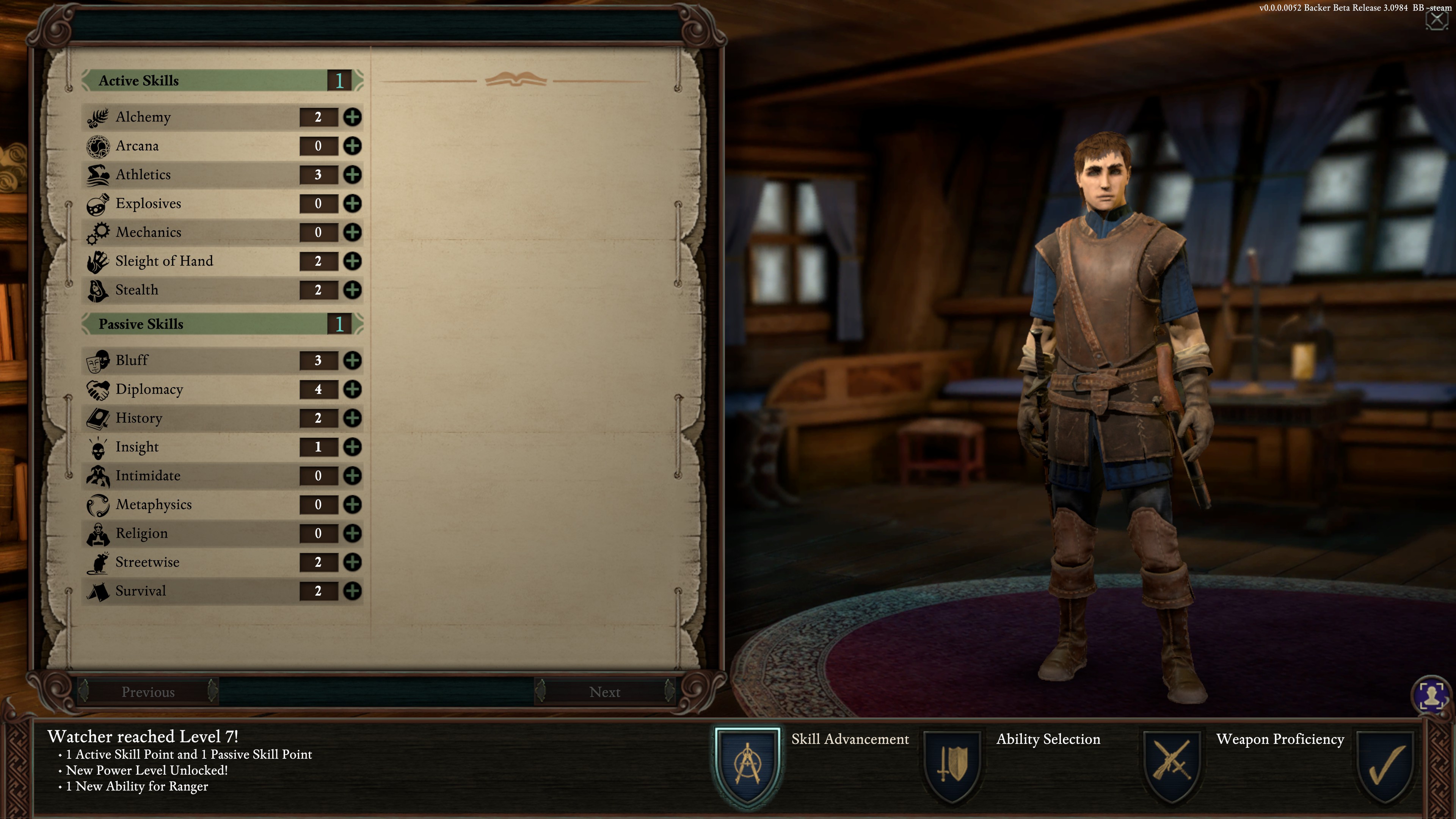Add a point to Insight
This screenshot has height=819, width=1456.
pos(352,447)
